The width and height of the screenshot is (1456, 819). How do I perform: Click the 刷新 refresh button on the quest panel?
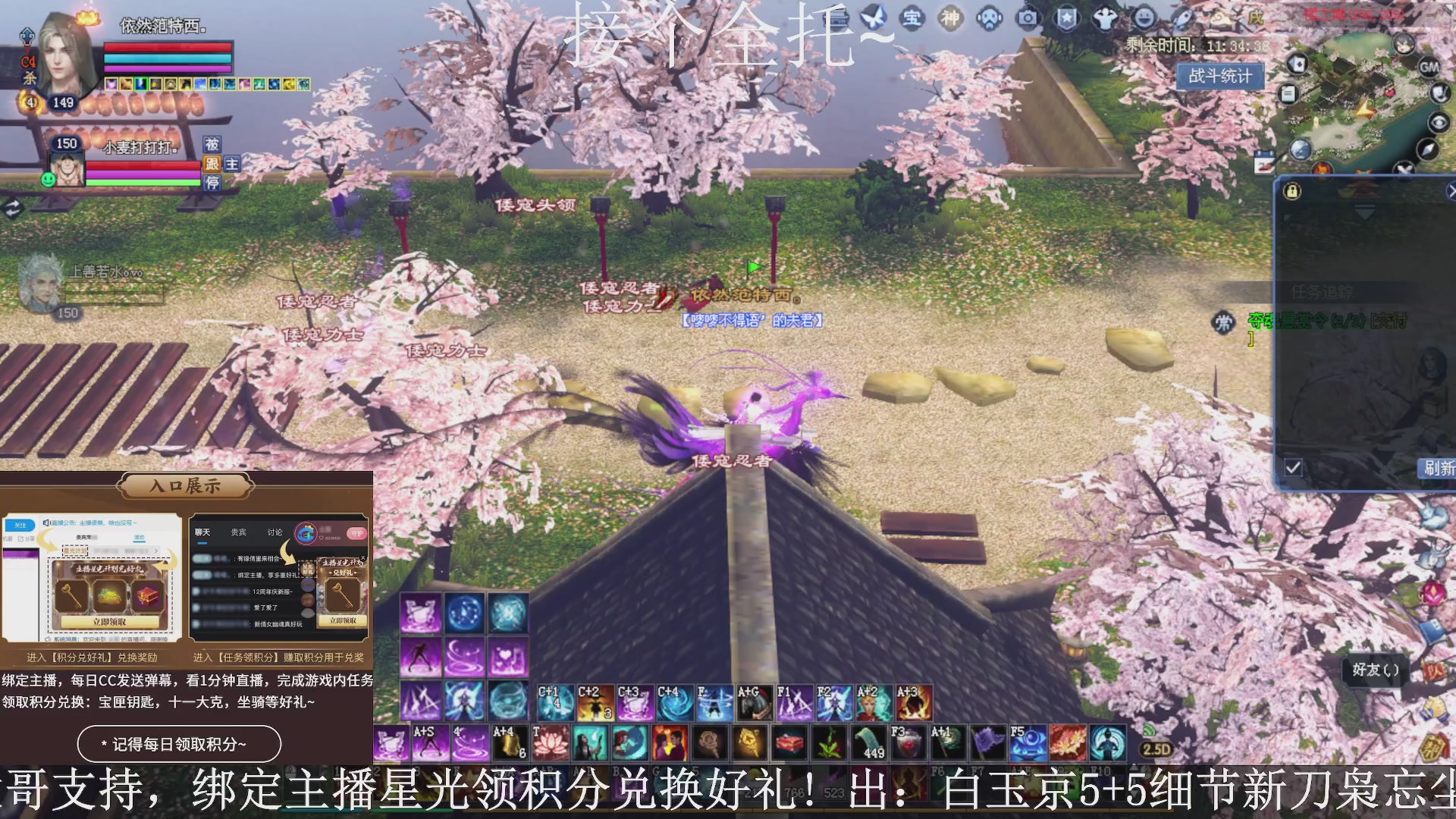coord(1439,469)
